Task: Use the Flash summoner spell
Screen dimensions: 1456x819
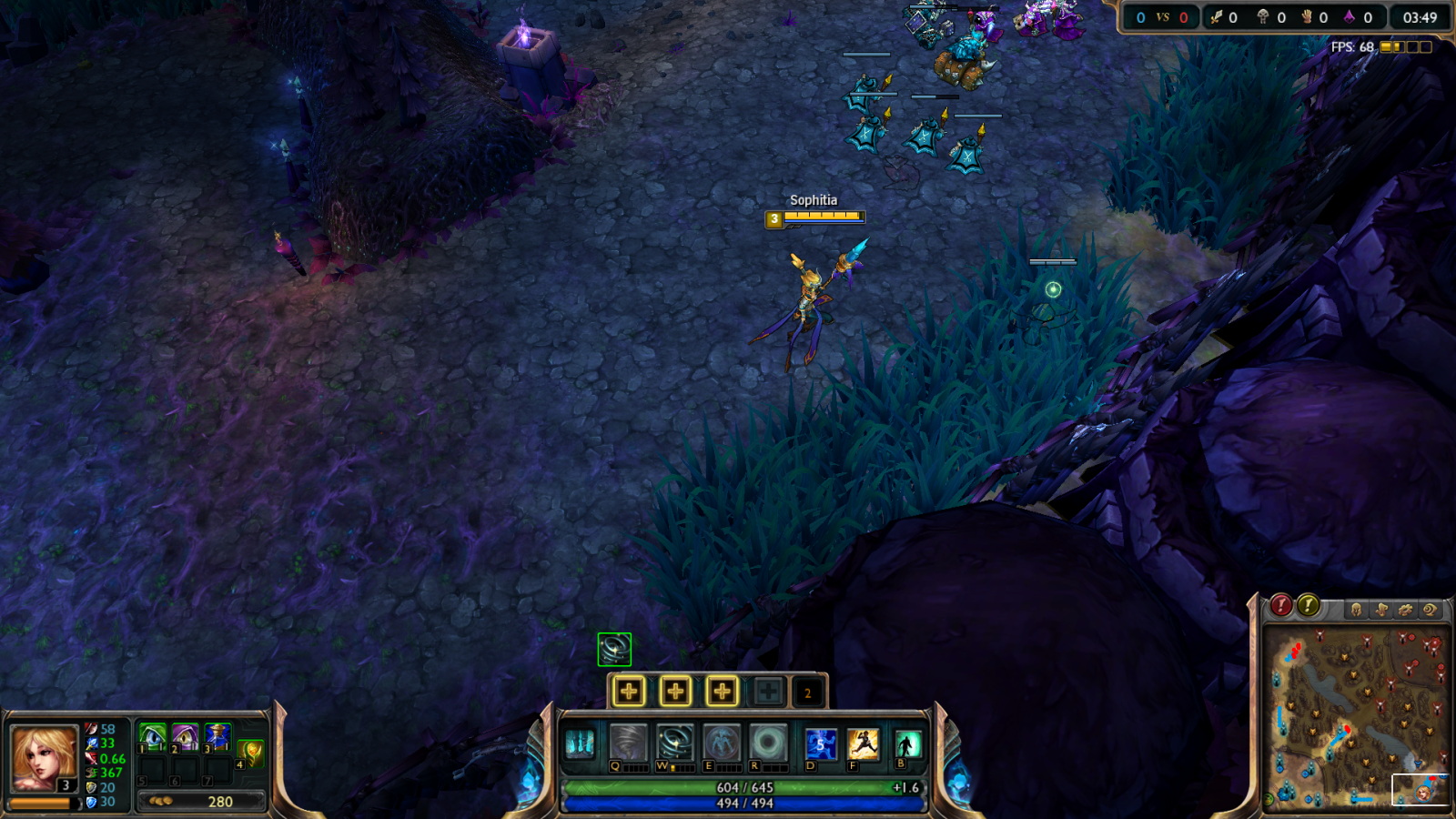Action: click(x=863, y=743)
